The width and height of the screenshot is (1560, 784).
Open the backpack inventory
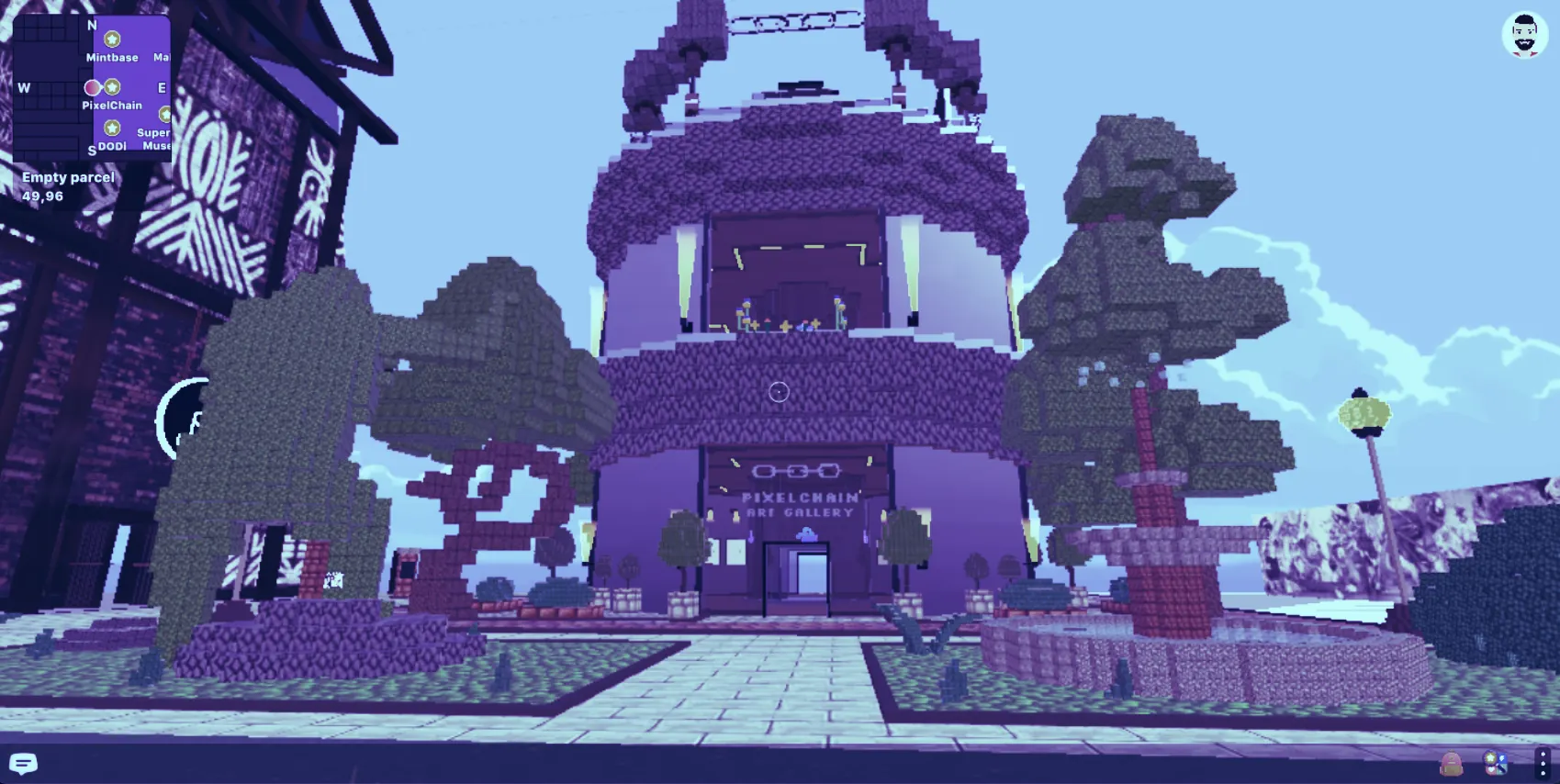(1452, 764)
